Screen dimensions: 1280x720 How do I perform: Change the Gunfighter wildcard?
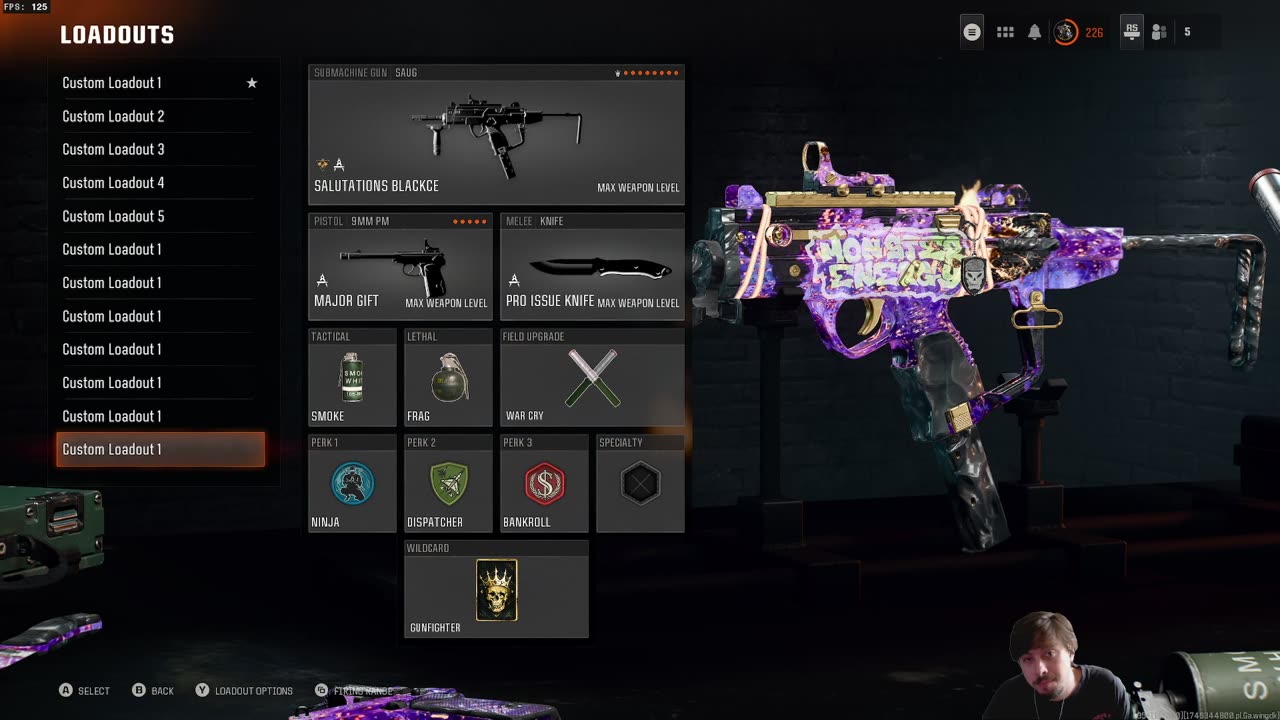pyautogui.click(x=496, y=590)
